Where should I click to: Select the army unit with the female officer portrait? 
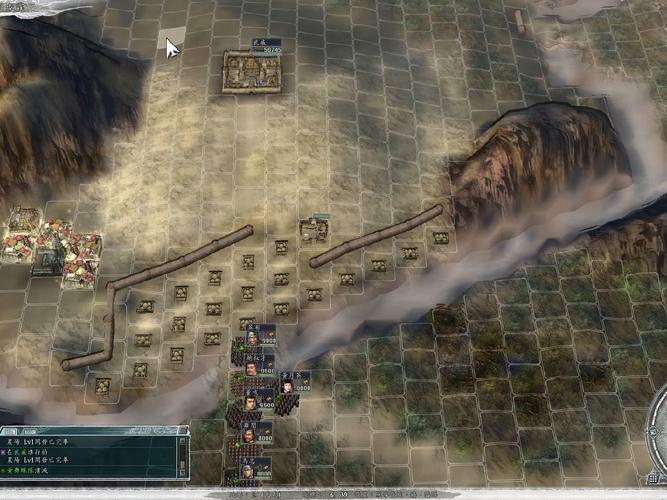pyautogui.click(x=287, y=384)
